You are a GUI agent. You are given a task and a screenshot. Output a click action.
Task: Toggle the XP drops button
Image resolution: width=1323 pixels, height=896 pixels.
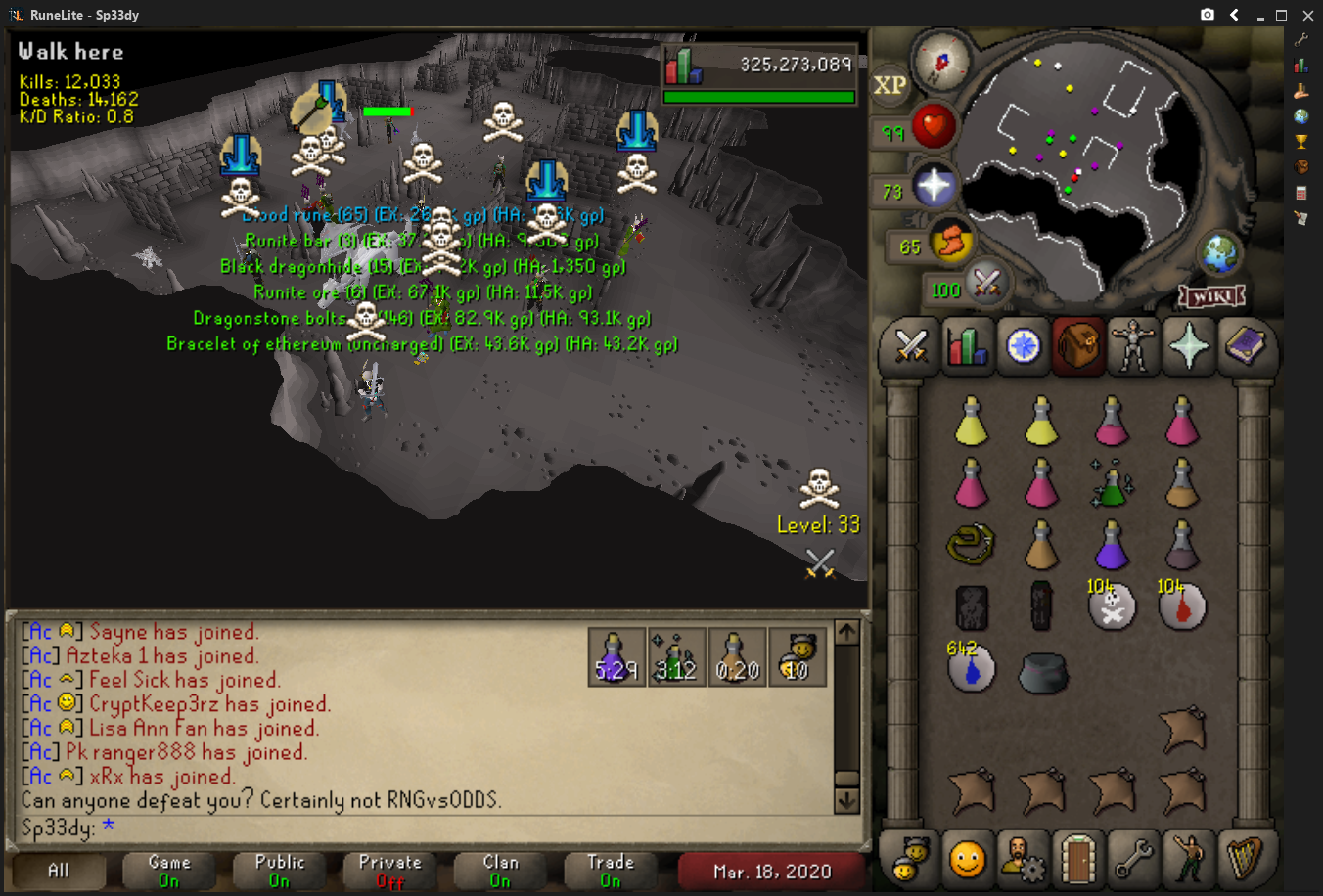tap(890, 85)
